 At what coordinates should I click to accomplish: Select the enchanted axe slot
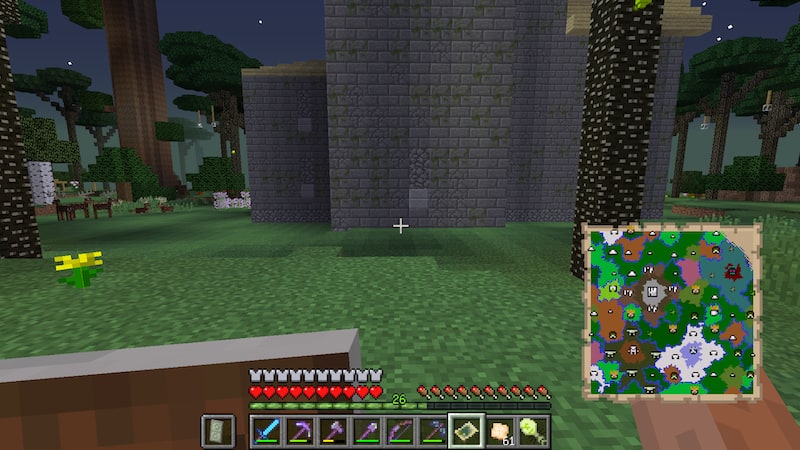[x=333, y=431]
